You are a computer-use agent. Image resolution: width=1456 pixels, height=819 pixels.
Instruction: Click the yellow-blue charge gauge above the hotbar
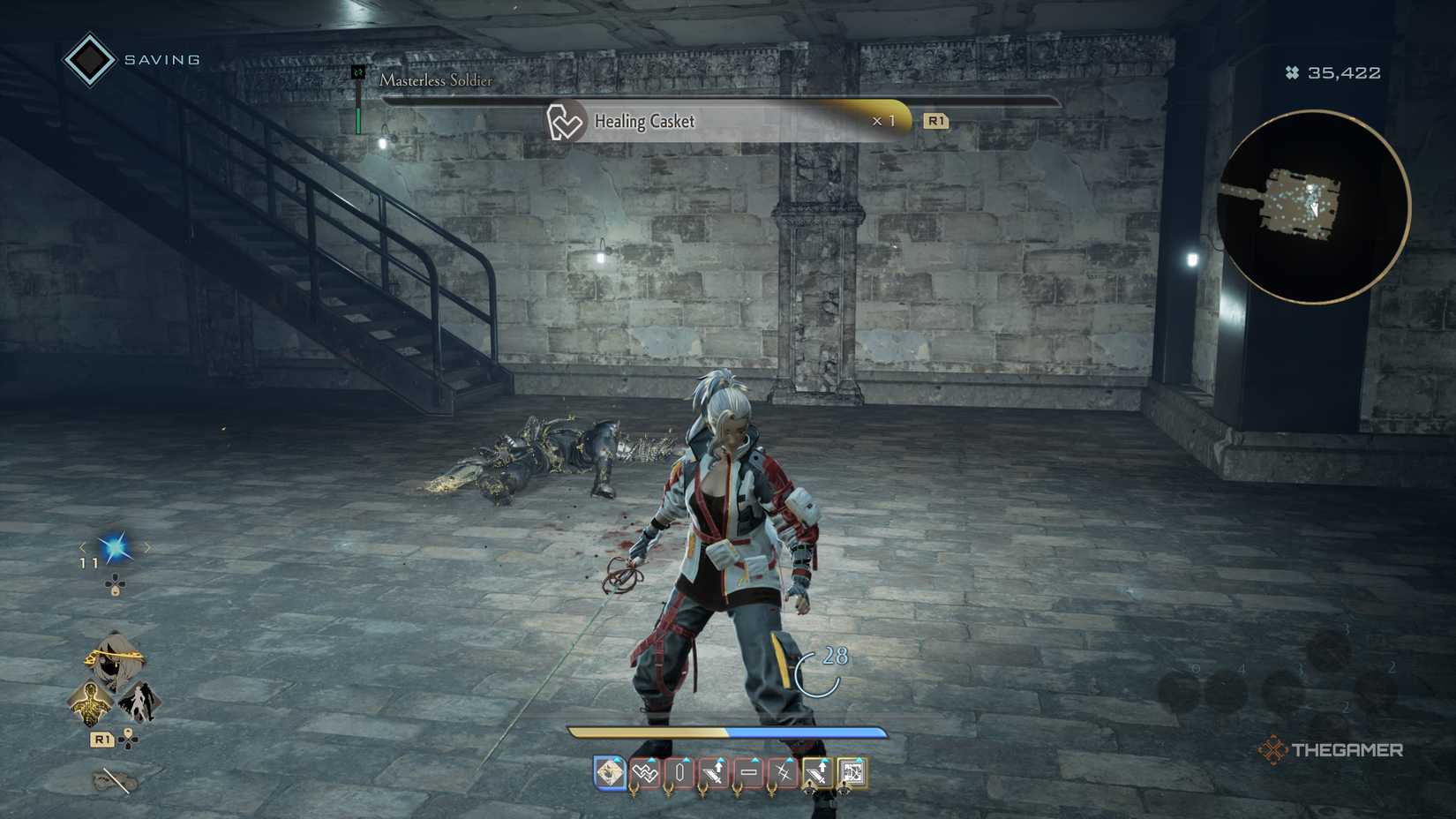pos(728,733)
